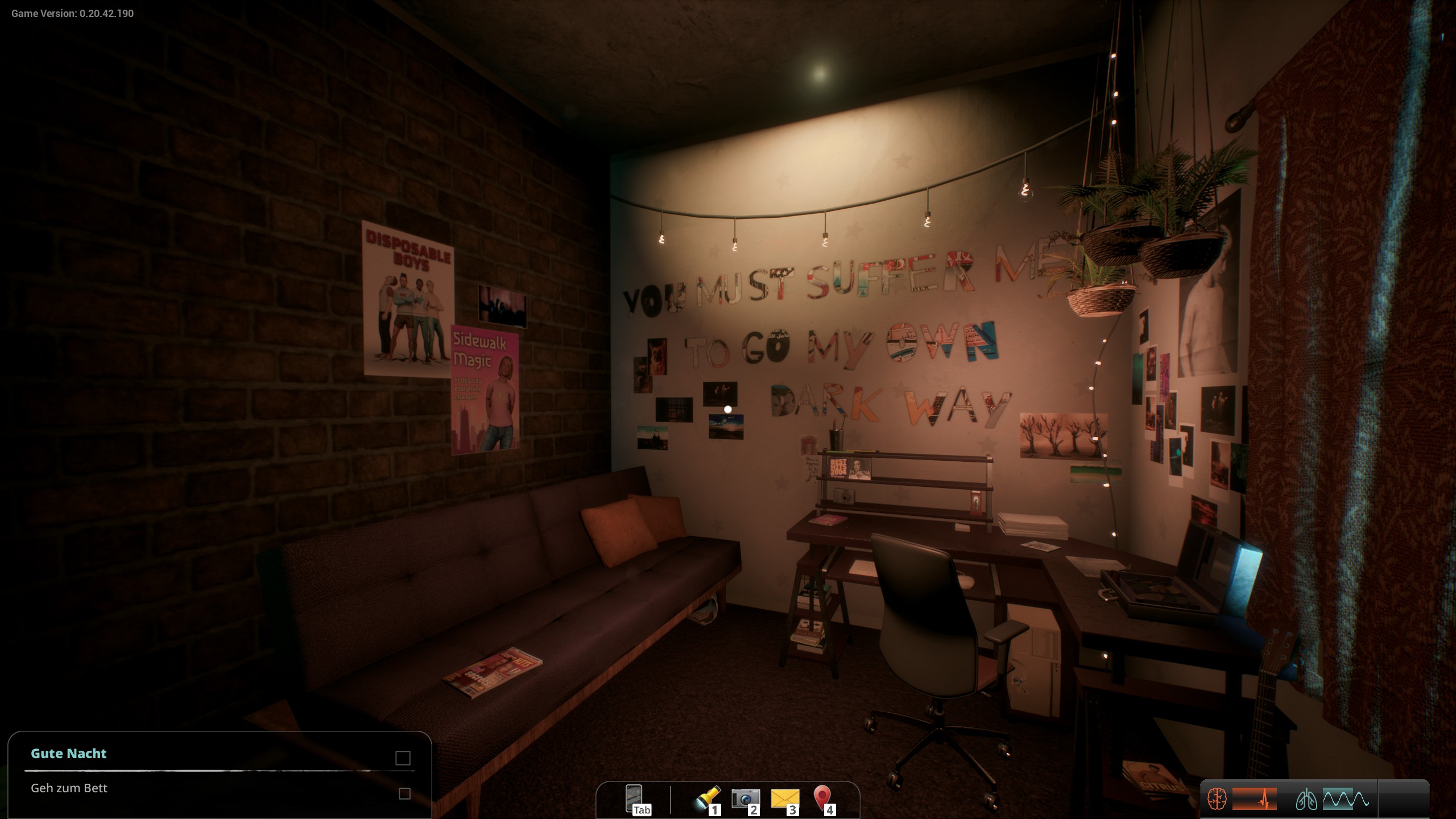
Task: Choose the camera hotbar slot
Action: (745, 799)
